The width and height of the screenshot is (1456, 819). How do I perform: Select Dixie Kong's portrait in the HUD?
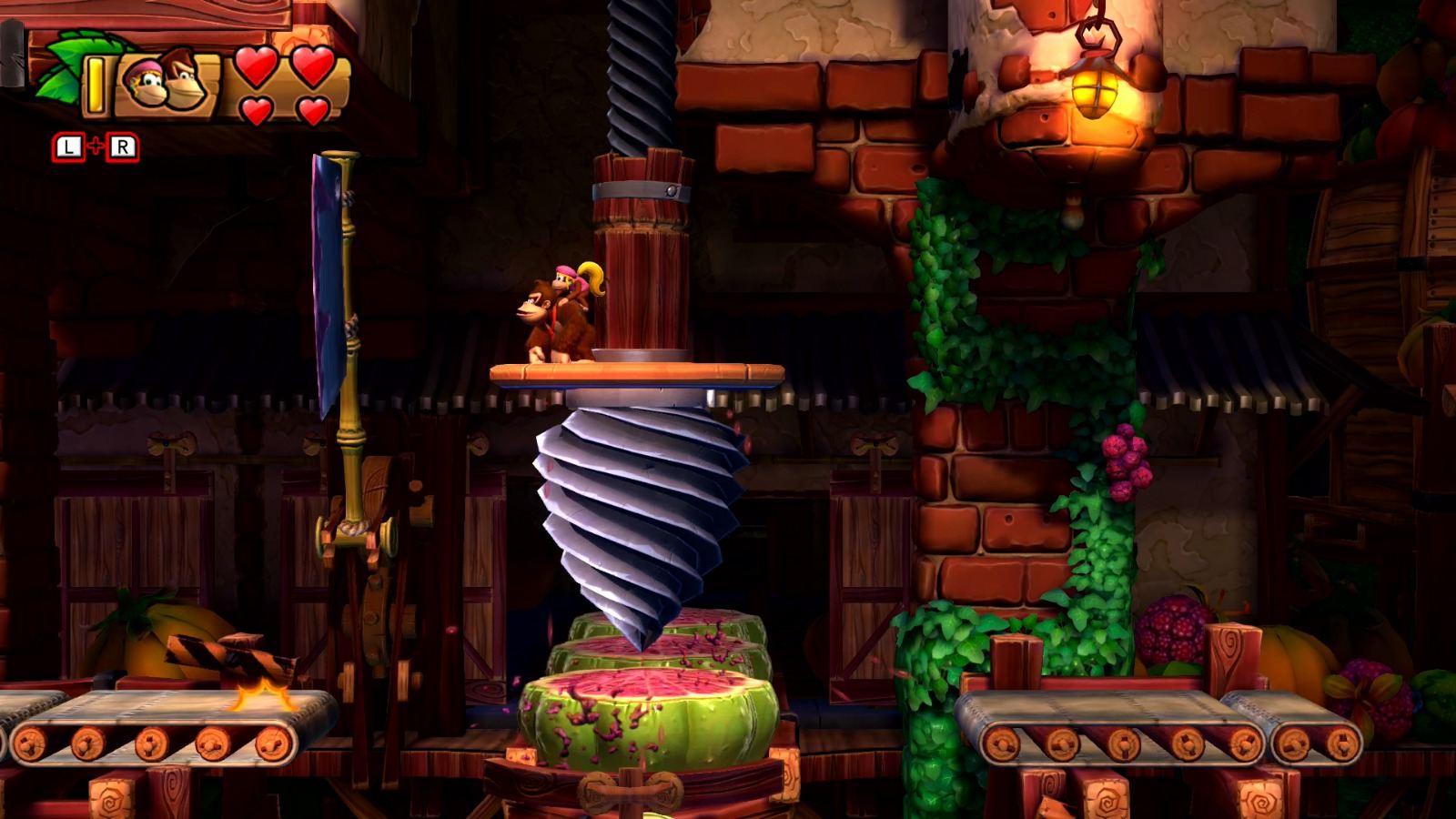click(146, 82)
